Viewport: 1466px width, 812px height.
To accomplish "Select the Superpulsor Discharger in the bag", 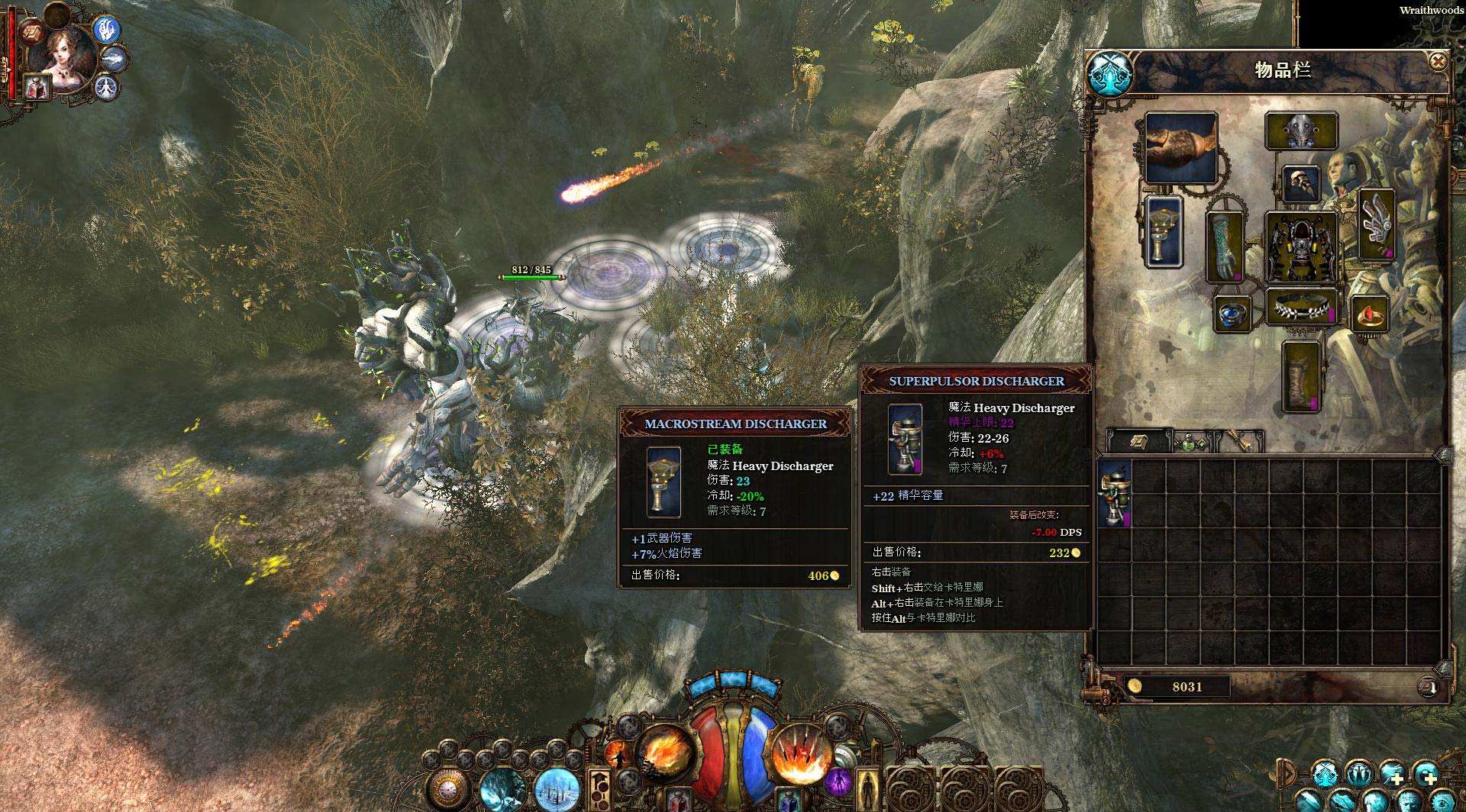I will pos(1115,495).
